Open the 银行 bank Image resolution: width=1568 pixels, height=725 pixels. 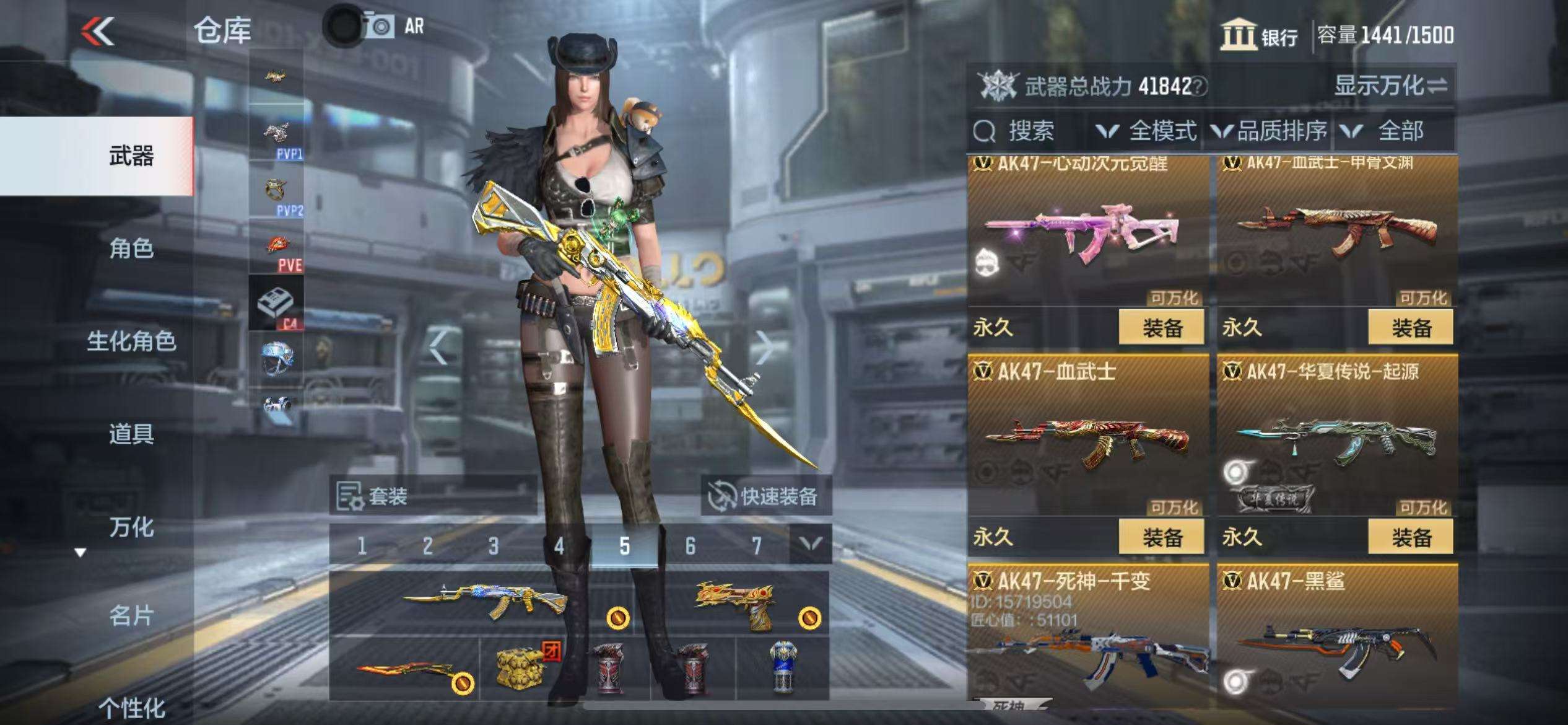pos(1260,35)
